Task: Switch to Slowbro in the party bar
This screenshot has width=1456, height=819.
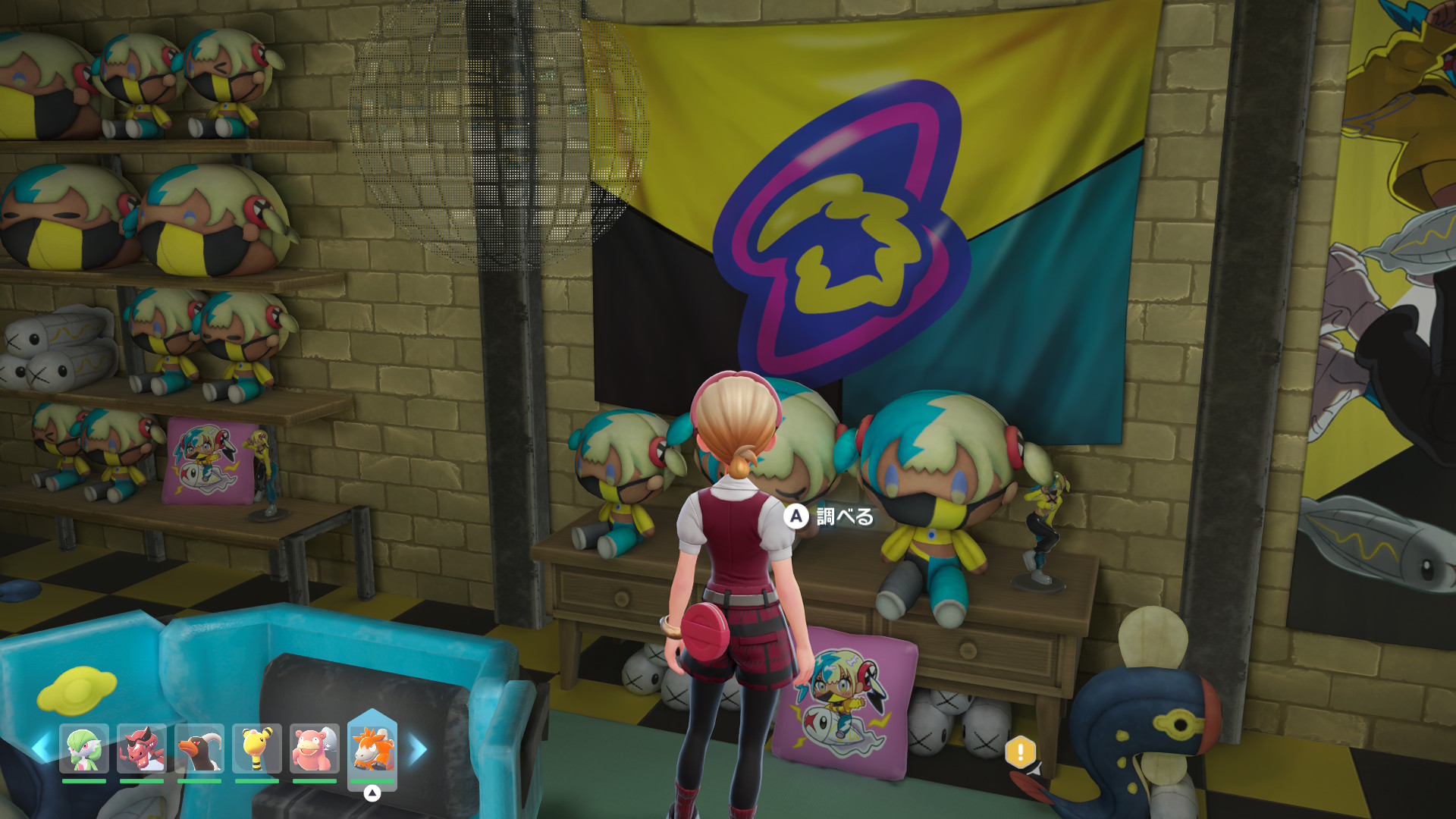Action: click(x=315, y=748)
